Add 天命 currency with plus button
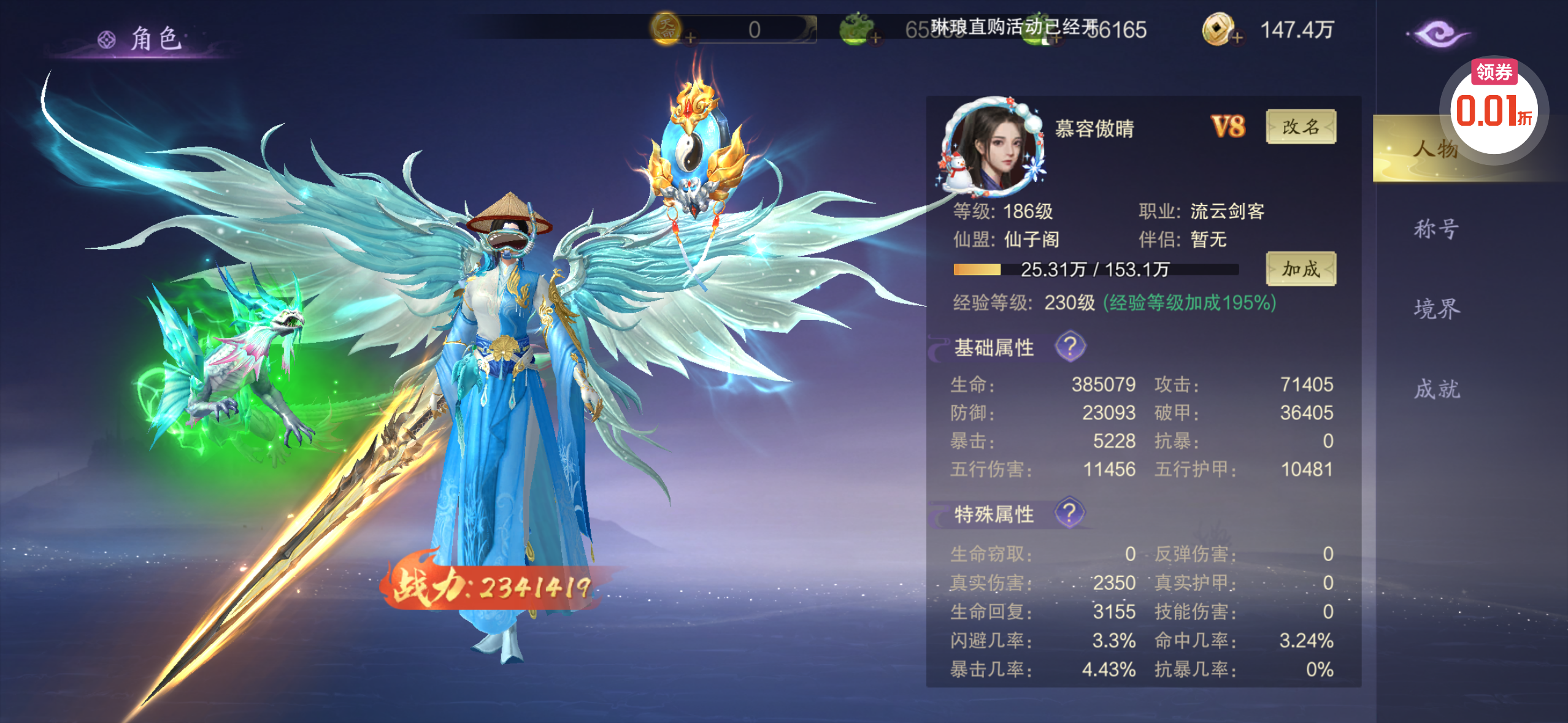This screenshot has height=723, width=1568. tap(691, 38)
